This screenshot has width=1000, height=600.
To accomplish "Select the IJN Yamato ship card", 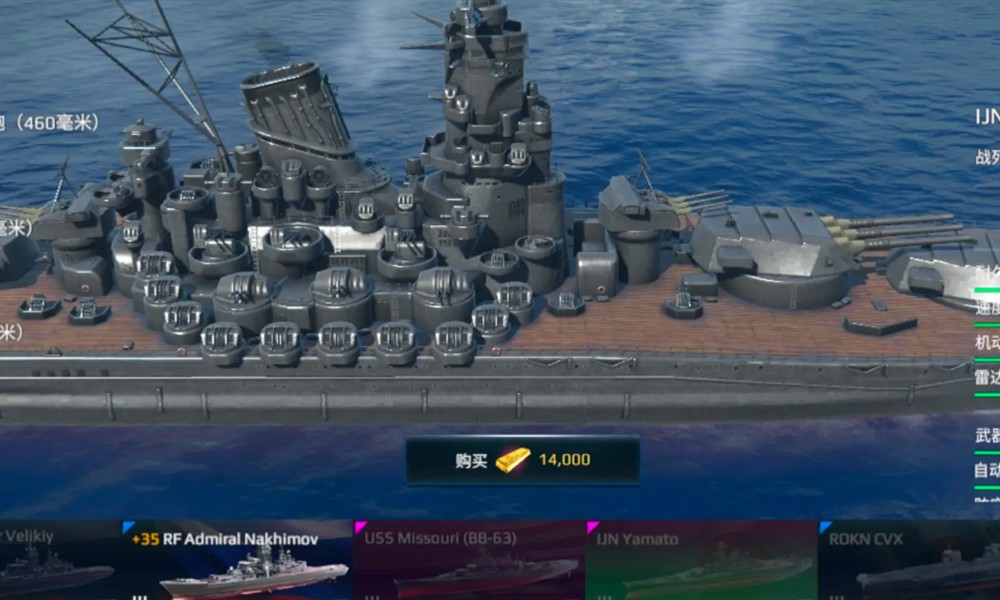I will (702, 562).
